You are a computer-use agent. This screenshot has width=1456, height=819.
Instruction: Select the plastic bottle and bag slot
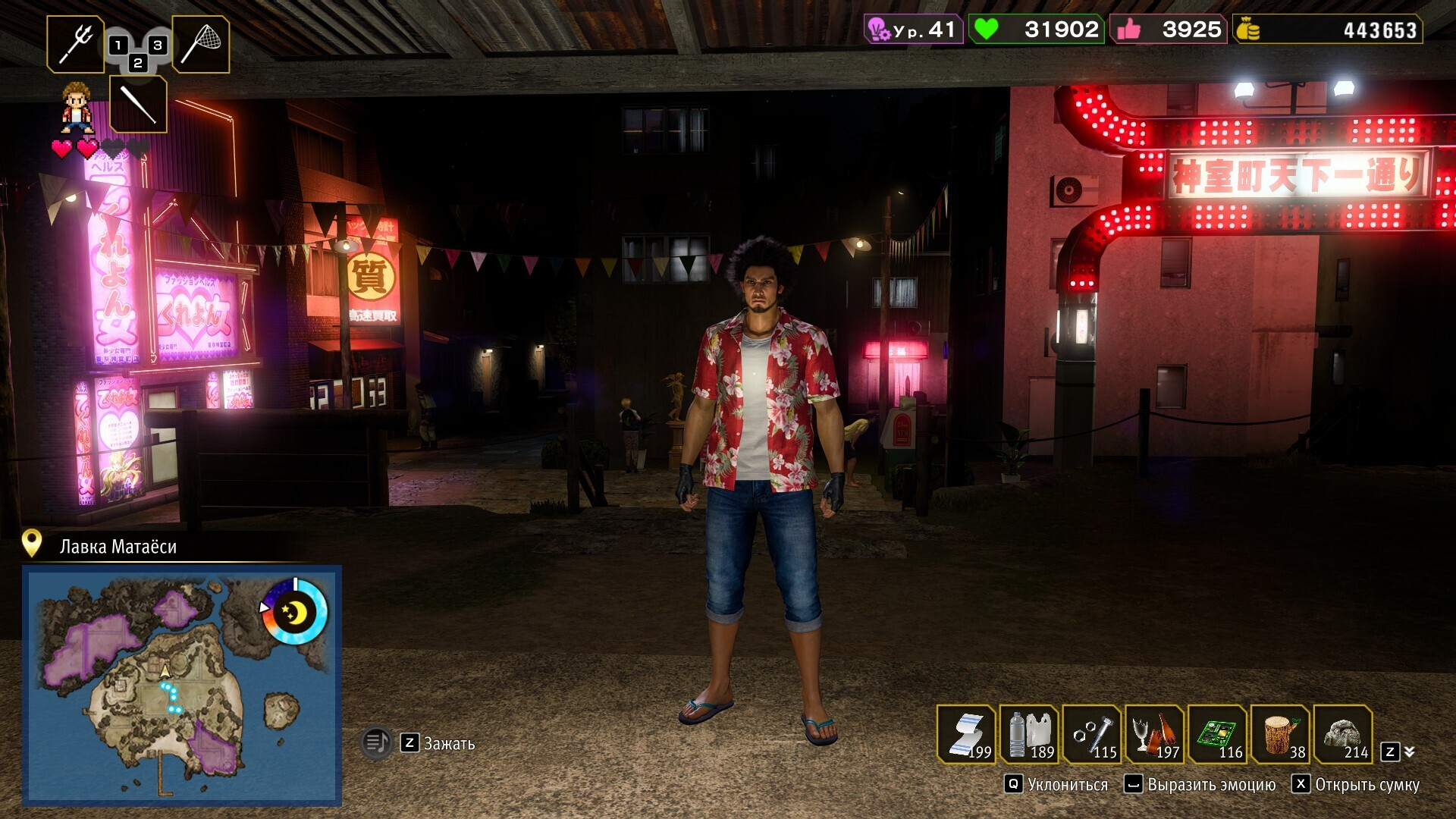[x=1030, y=734]
